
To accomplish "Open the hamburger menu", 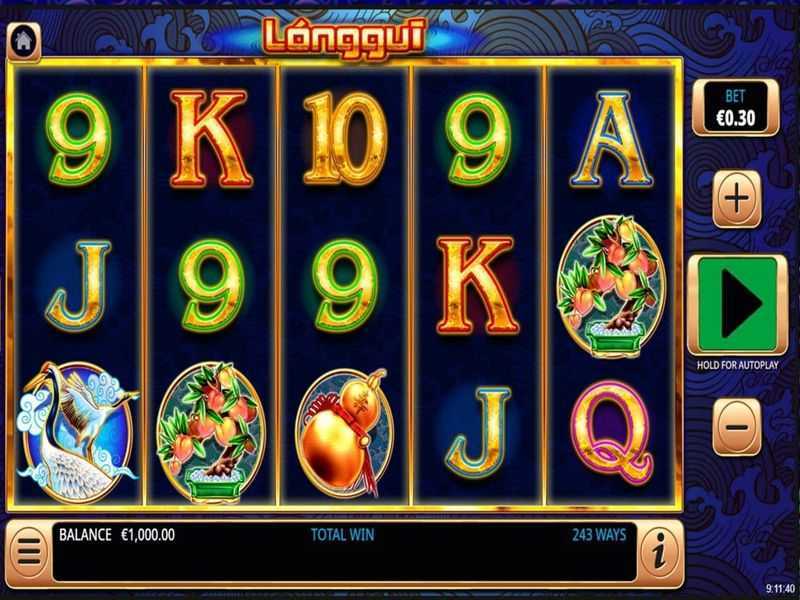I will 27,551.
